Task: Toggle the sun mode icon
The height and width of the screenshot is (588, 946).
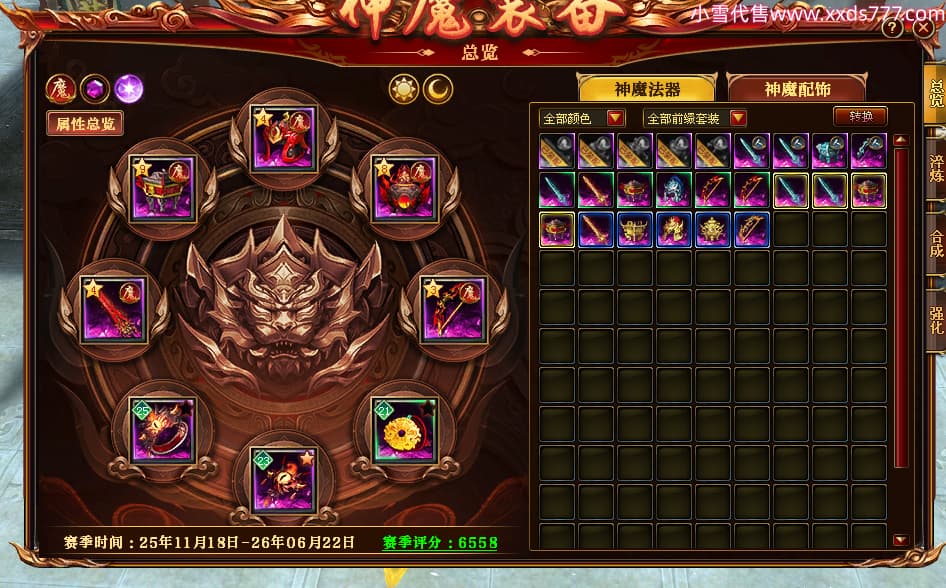Action: pos(404,89)
